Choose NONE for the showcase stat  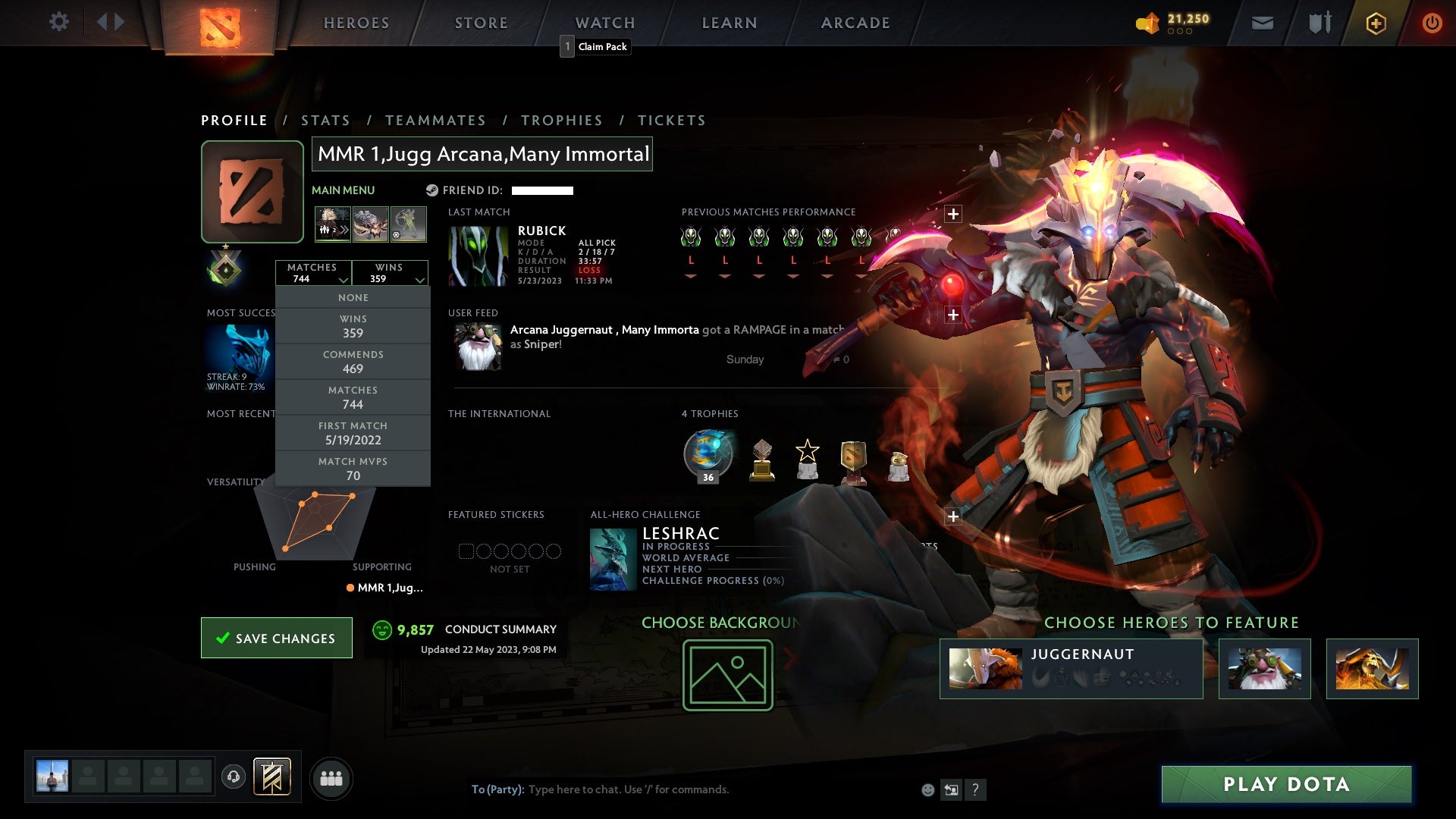pyautogui.click(x=353, y=297)
